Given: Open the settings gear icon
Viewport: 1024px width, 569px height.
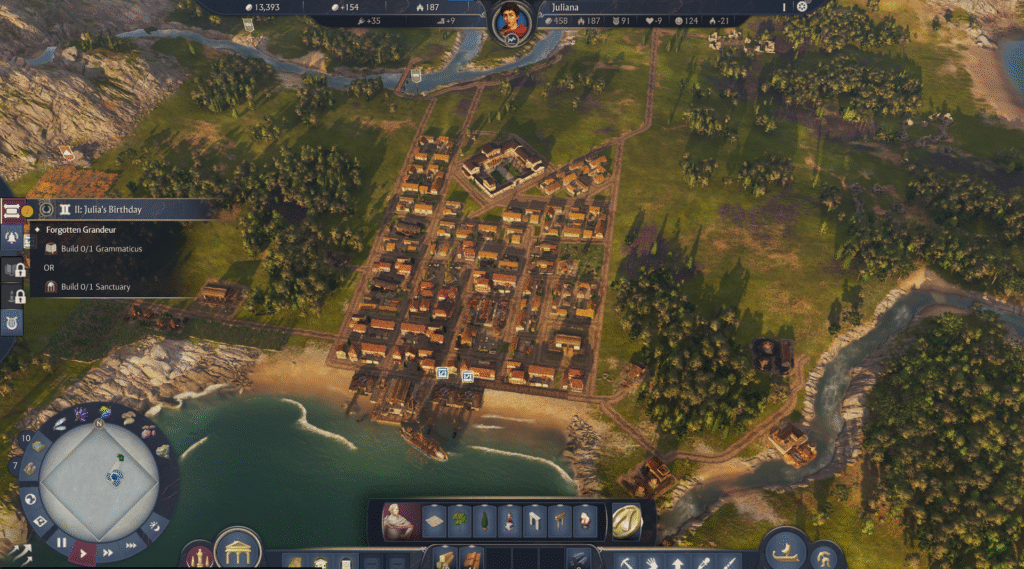Looking at the screenshot, I should 801,7.
